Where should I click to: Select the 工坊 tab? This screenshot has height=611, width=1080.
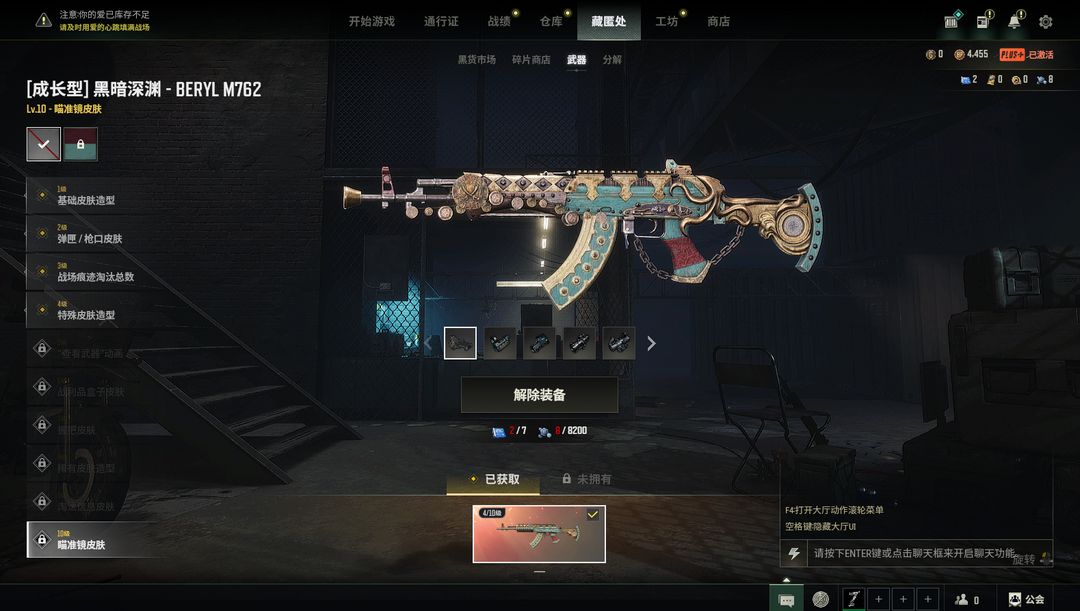tap(666, 21)
